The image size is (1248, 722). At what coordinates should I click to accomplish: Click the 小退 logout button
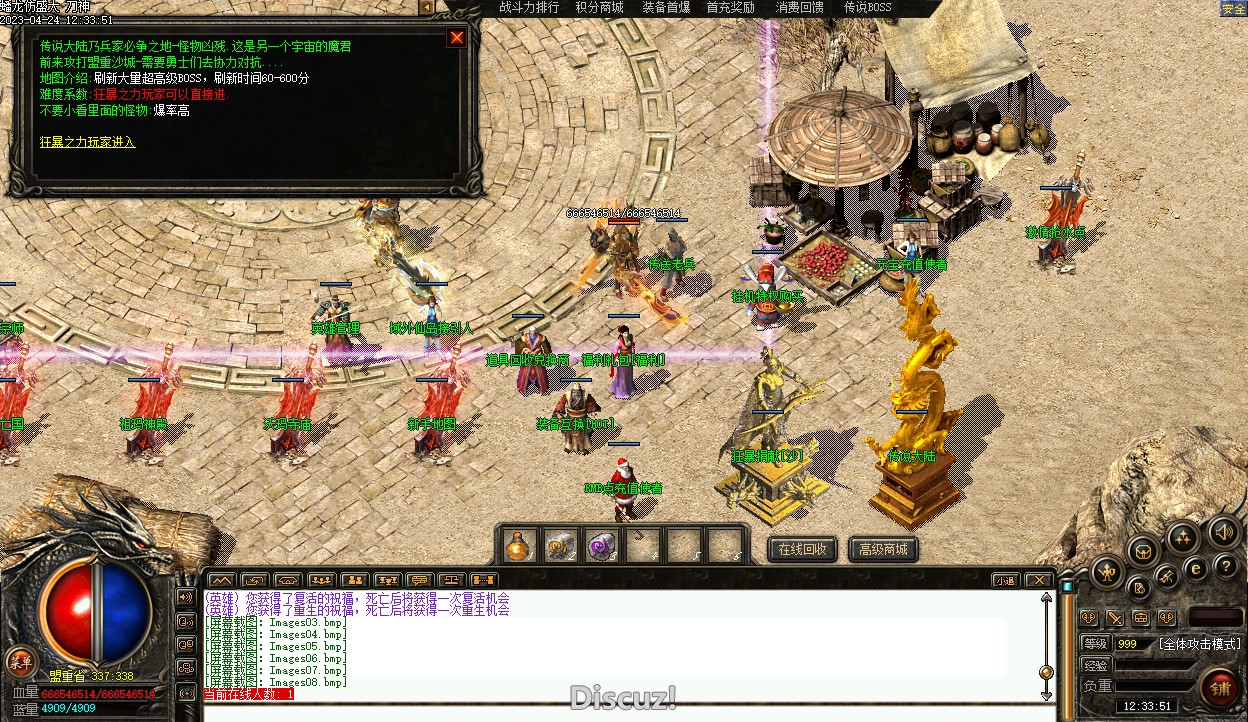[1005, 580]
